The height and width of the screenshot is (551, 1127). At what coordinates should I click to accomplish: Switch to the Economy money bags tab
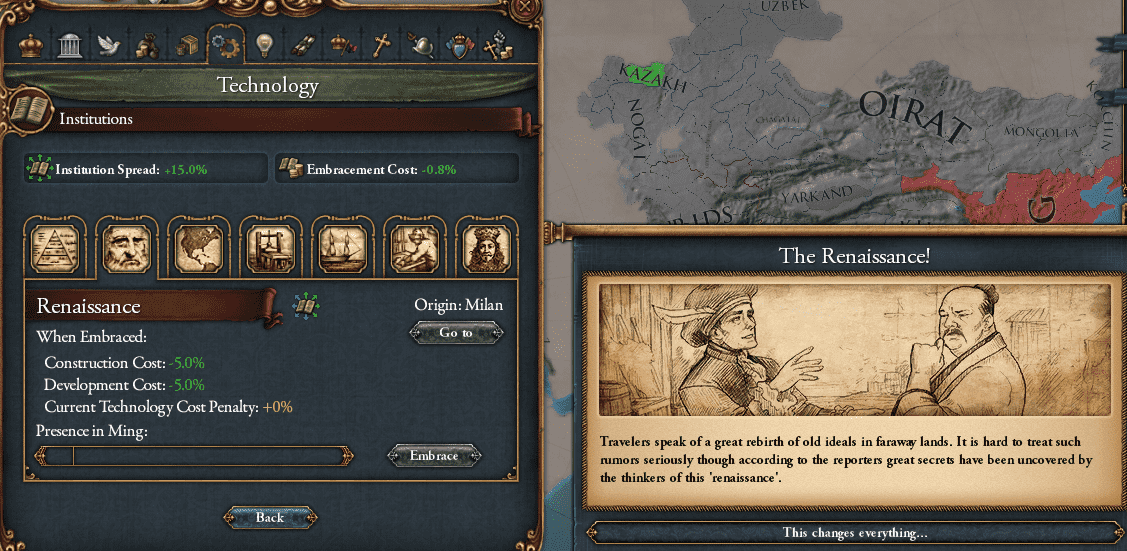pyautogui.click(x=146, y=46)
